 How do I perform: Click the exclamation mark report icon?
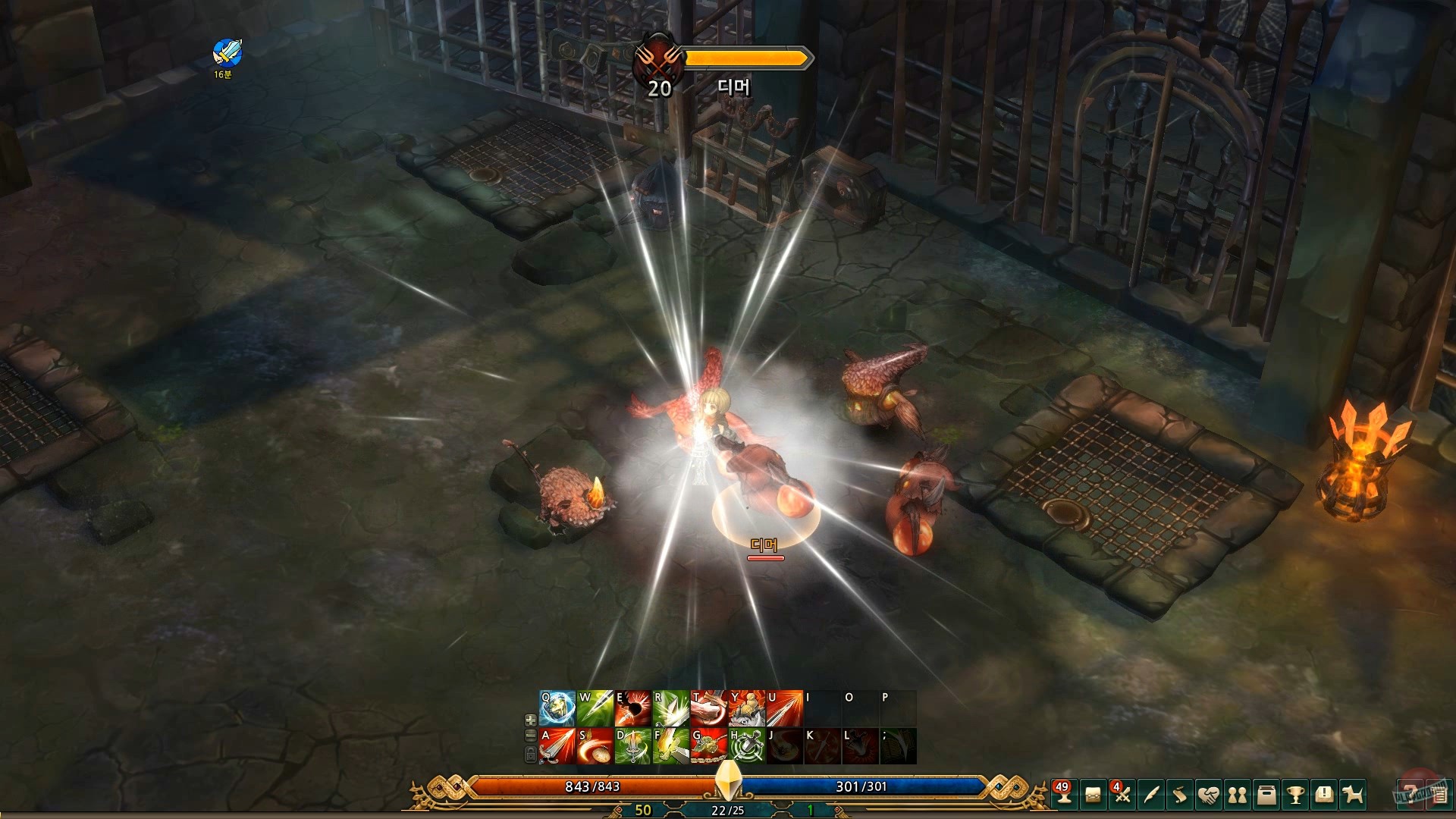pos(1324,795)
